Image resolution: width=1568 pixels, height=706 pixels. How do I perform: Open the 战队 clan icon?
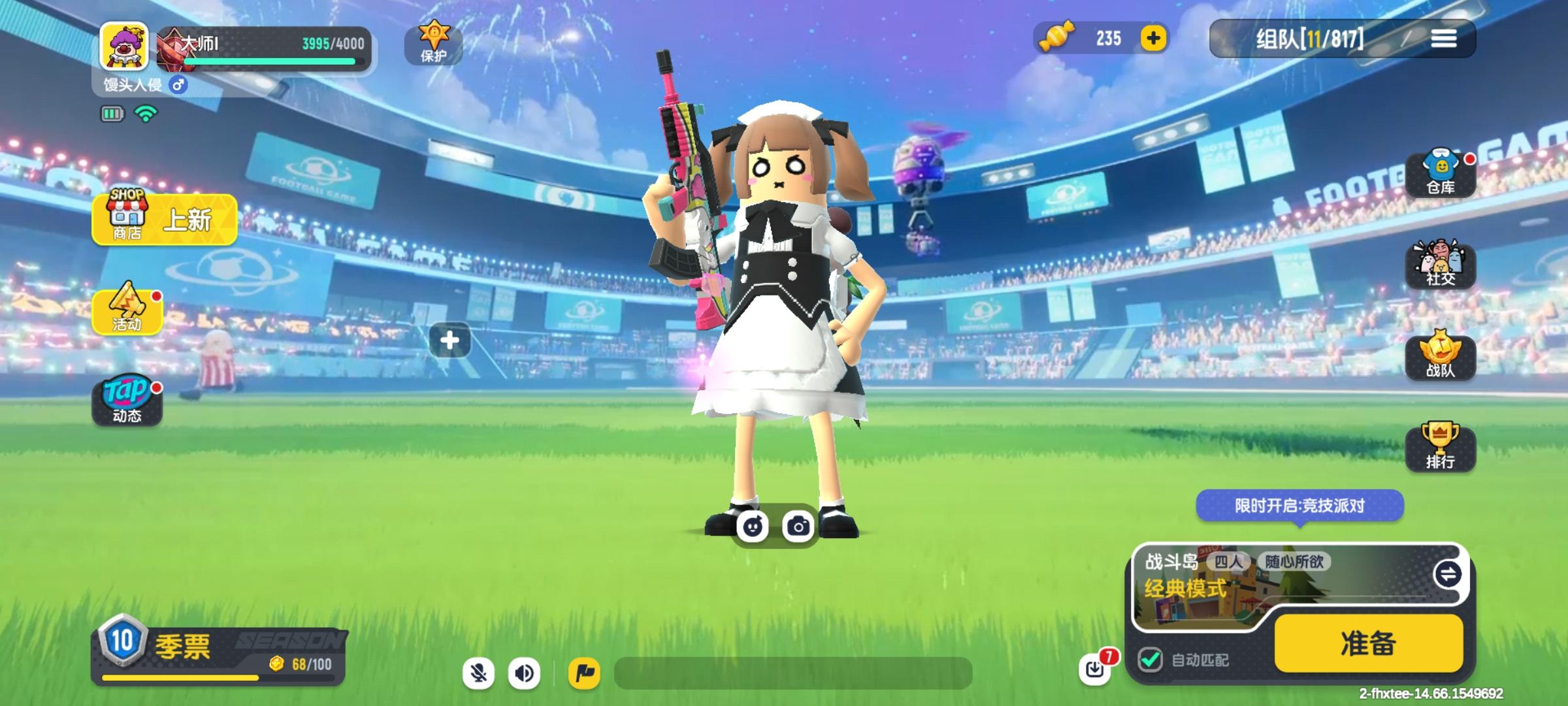point(1441,355)
